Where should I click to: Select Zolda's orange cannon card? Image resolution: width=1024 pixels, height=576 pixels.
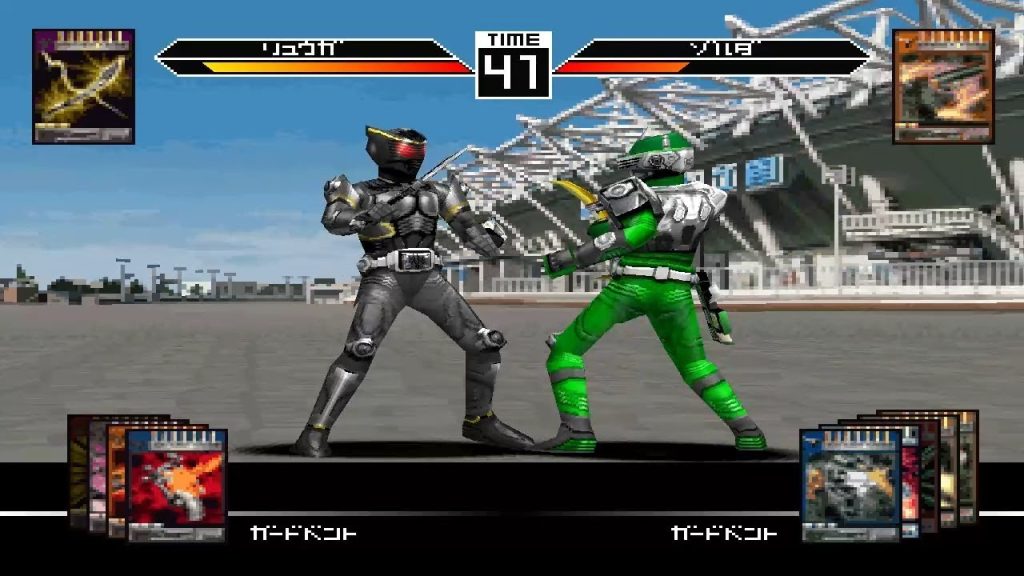tap(943, 86)
